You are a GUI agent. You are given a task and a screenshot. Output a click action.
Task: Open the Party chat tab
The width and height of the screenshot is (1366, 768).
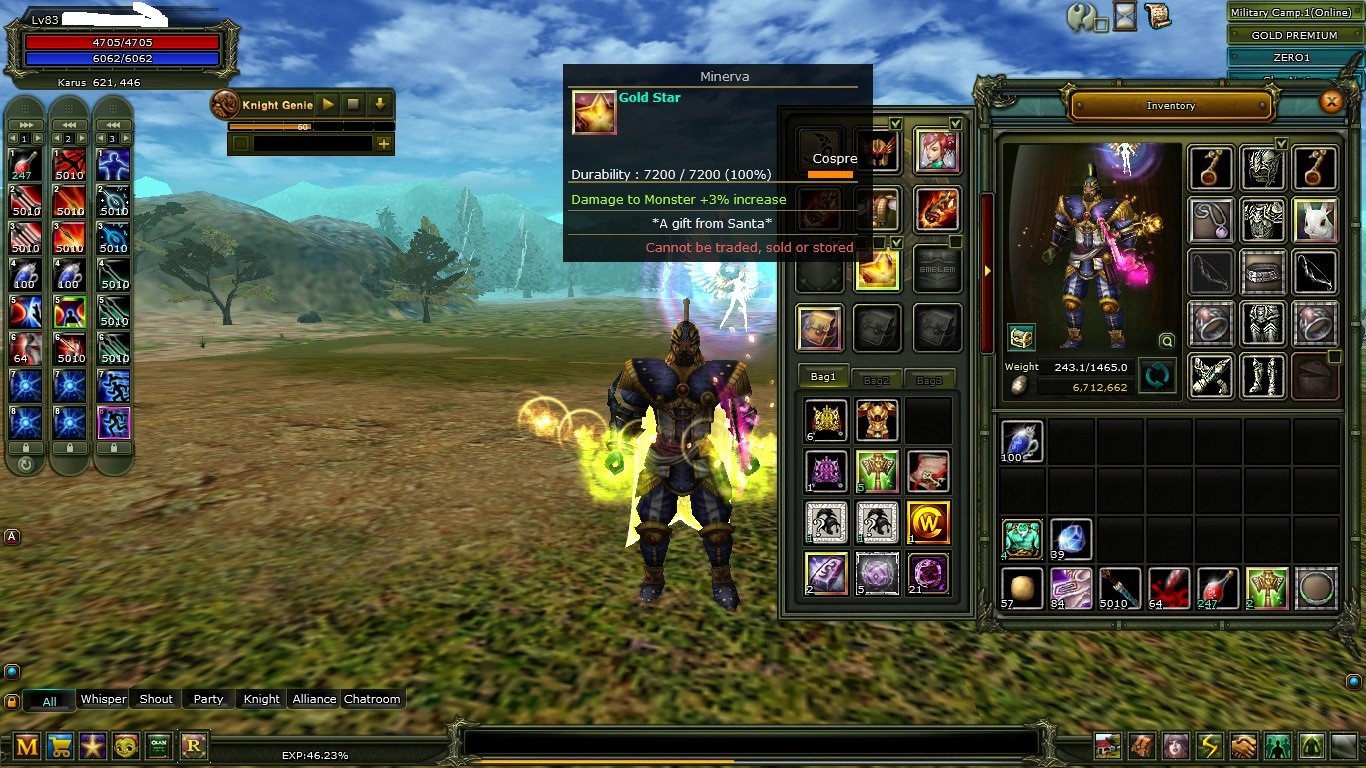tap(208, 699)
